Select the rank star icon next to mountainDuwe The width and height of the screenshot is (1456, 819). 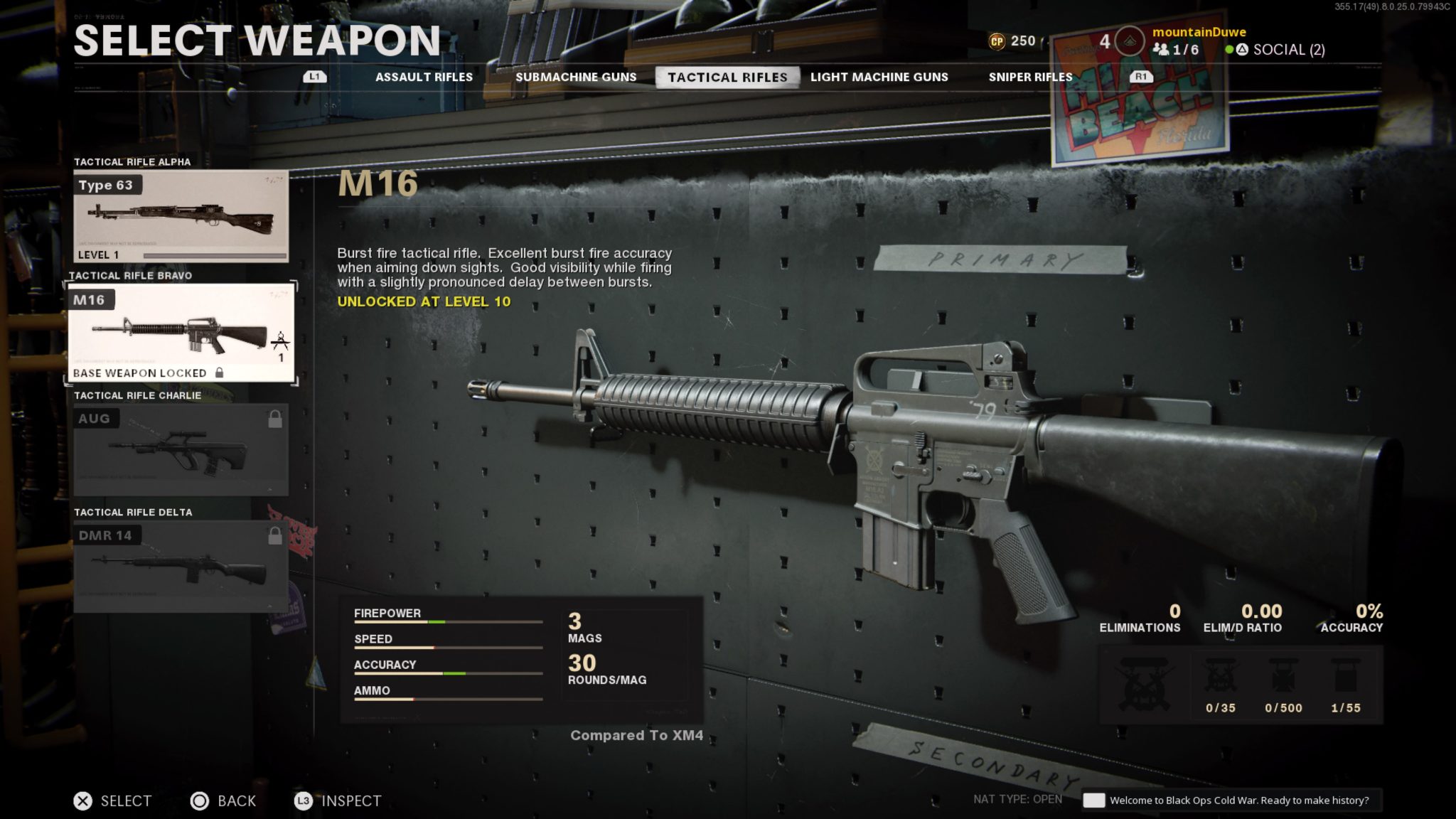pyautogui.click(x=1129, y=41)
